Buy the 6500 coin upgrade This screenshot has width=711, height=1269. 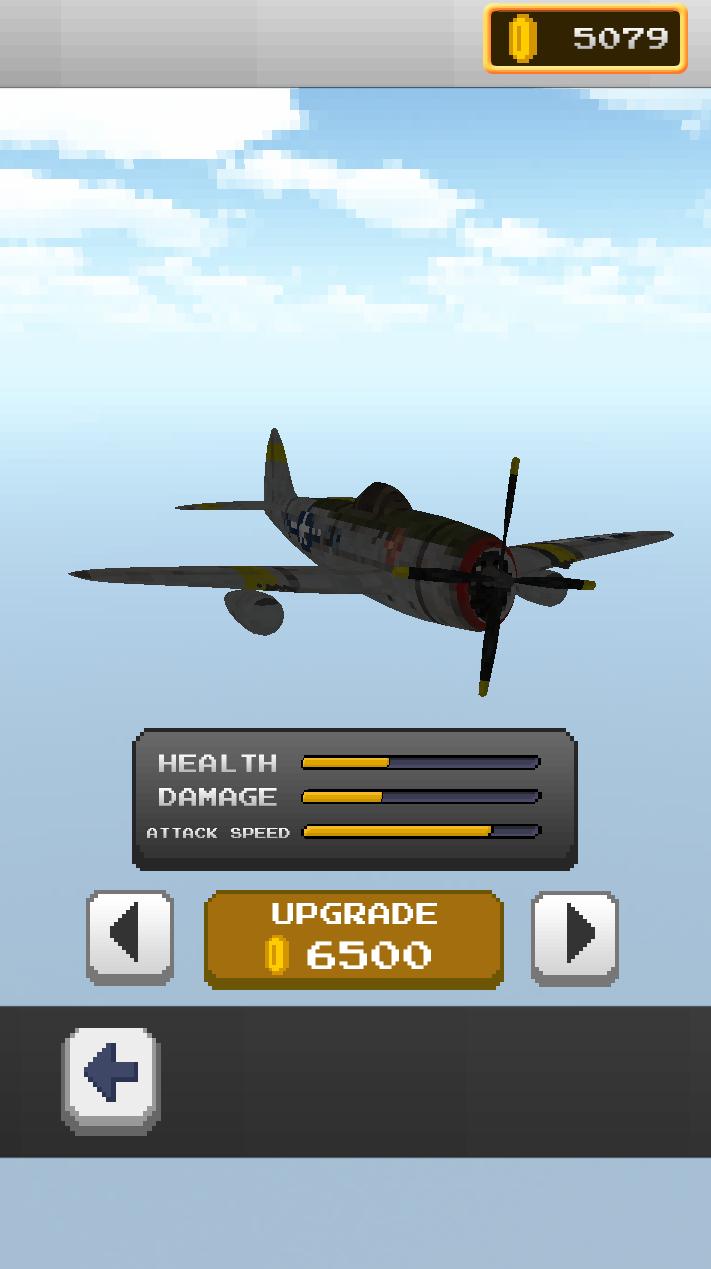353,939
